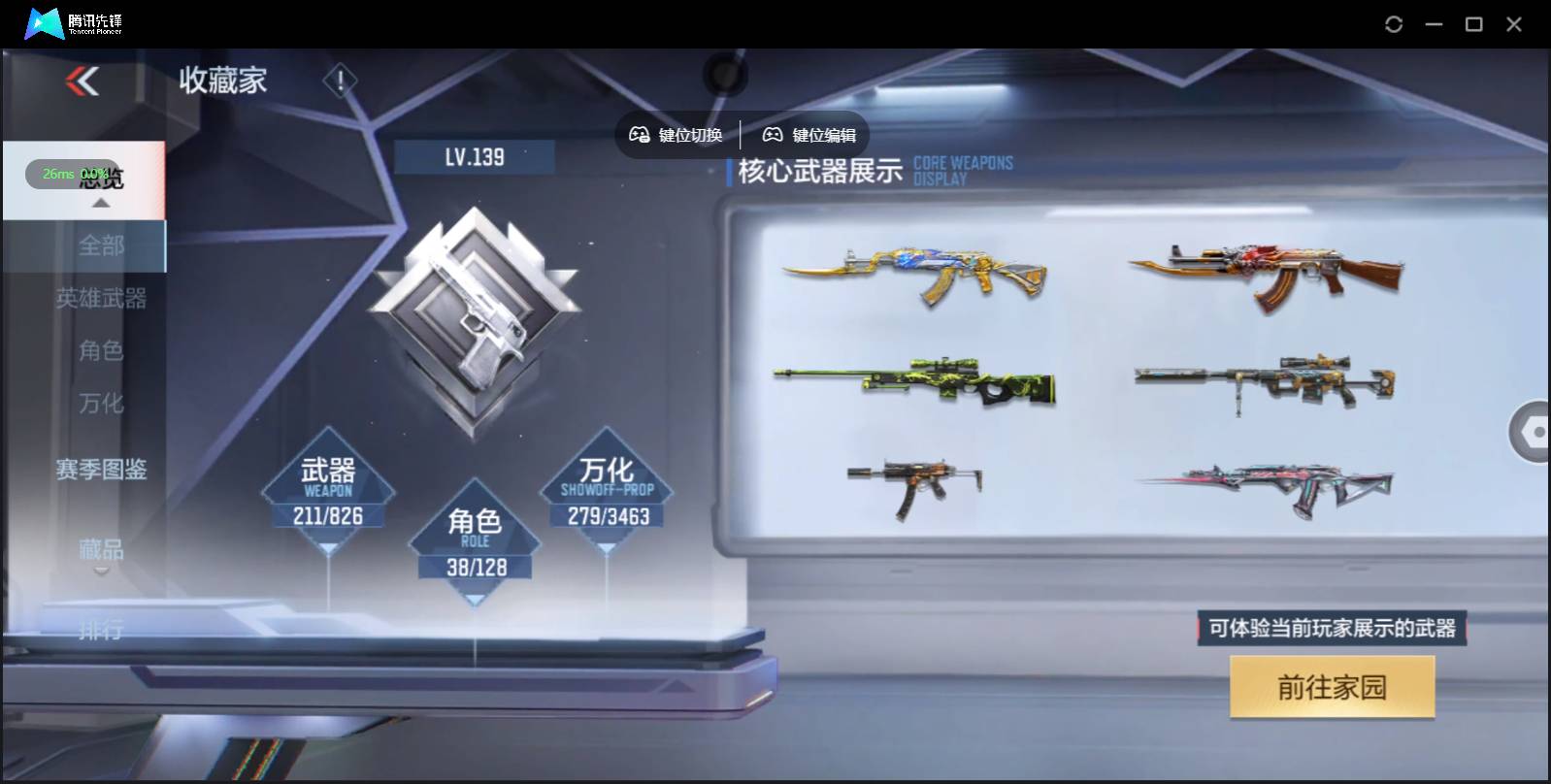This screenshot has width=1551, height=784.
Task: Open 键位编辑 key mapping editor
Action: point(810,135)
